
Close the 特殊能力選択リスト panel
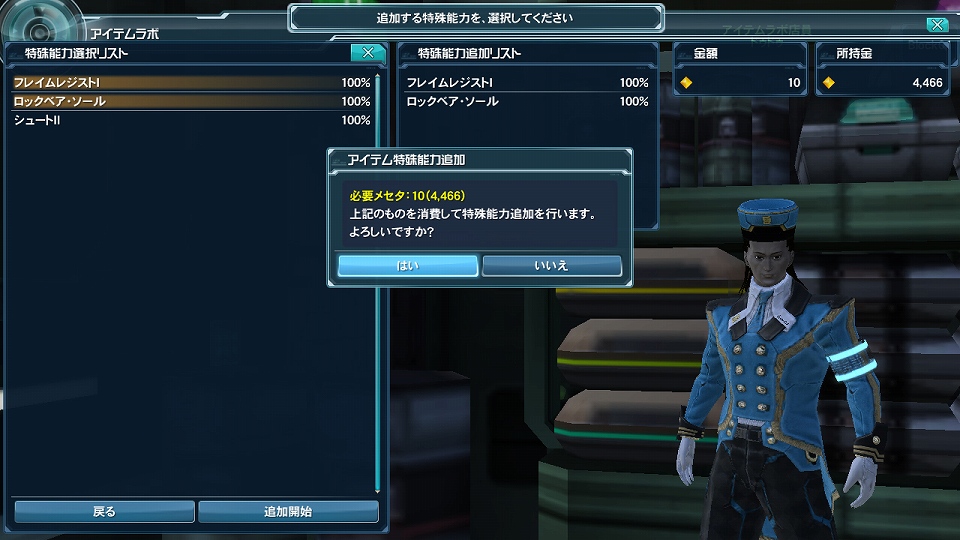(x=367, y=53)
